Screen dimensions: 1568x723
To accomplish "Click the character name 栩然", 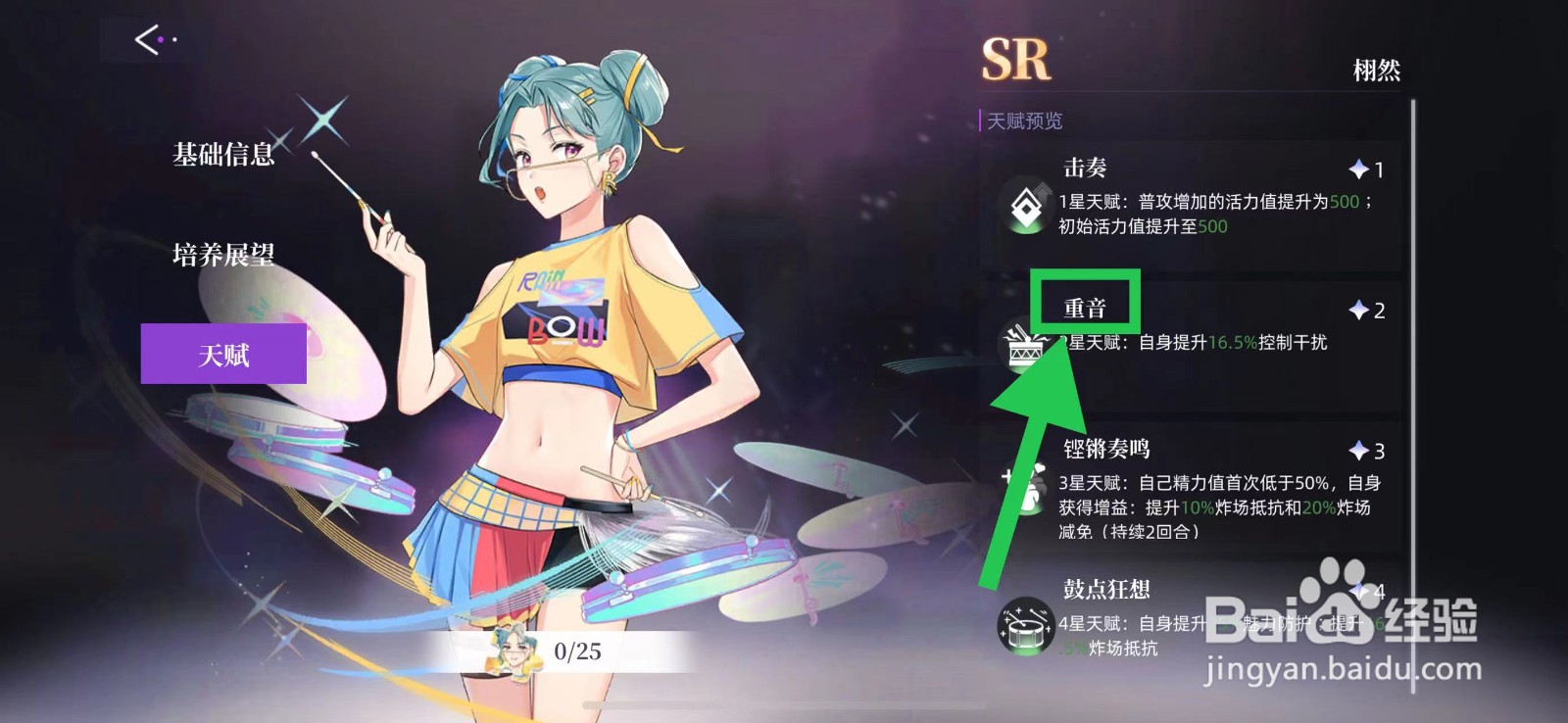I will 1378,70.
